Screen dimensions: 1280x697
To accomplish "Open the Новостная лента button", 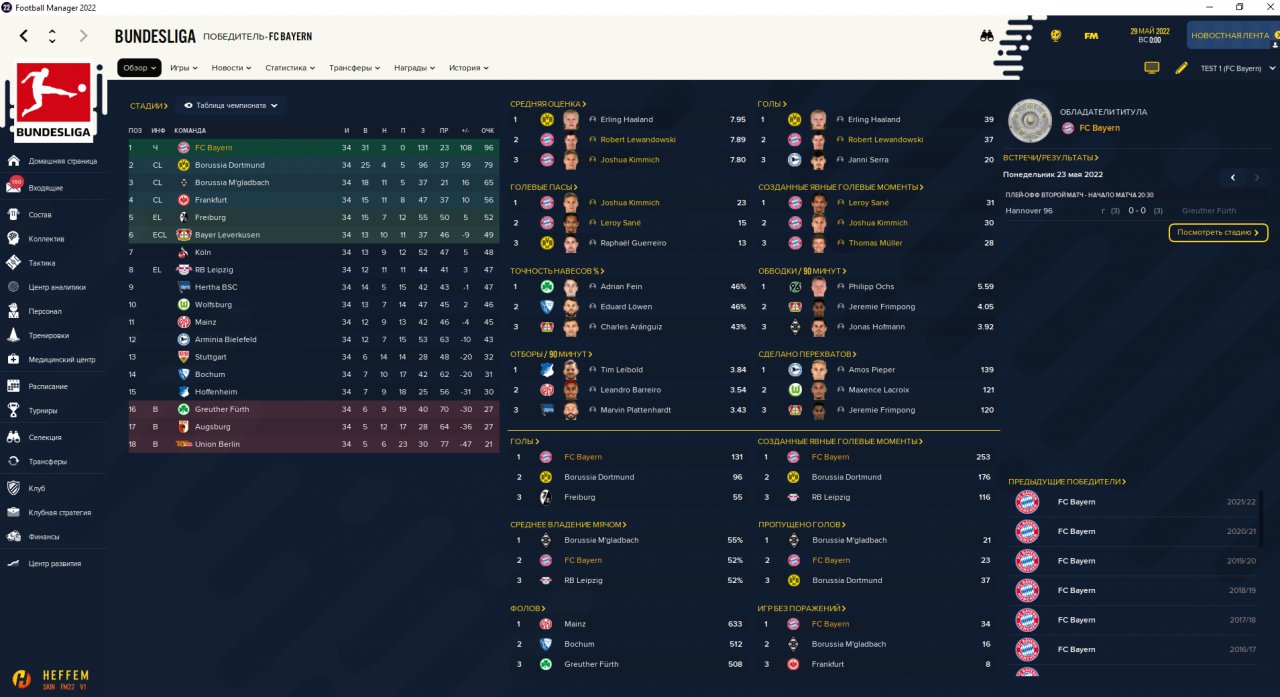I will (x=1231, y=36).
